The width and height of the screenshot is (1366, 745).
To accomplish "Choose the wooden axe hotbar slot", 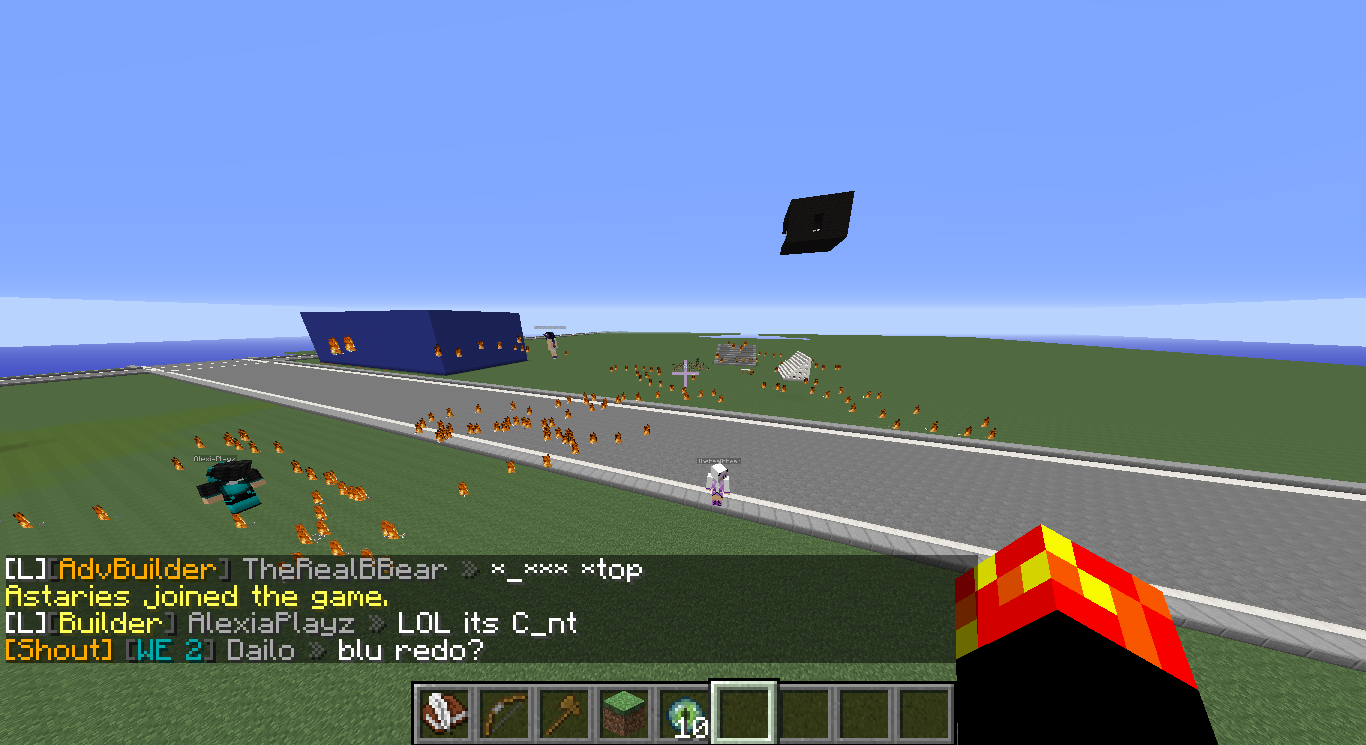I will 562,714.
